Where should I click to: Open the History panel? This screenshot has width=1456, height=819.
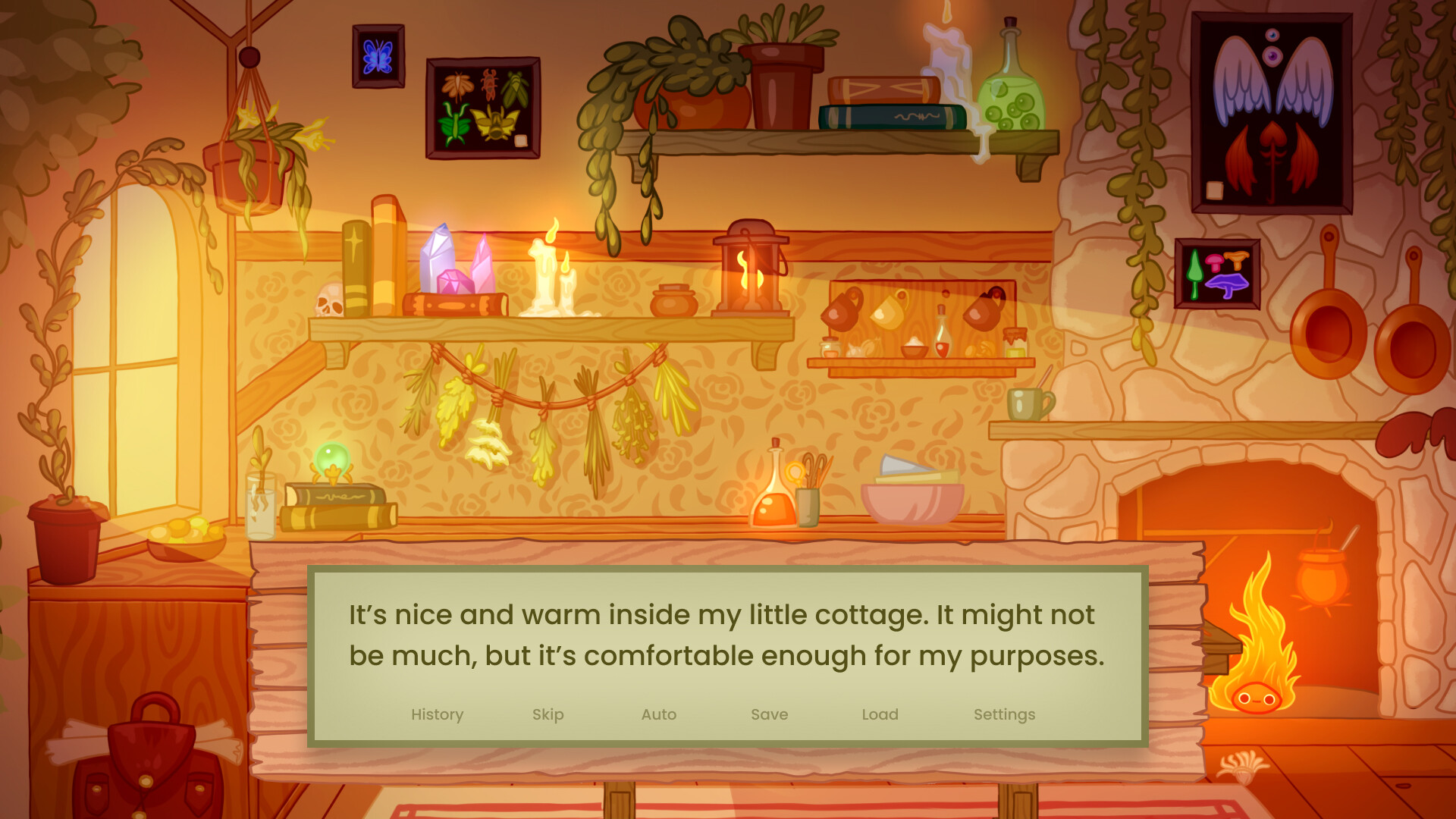(437, 714)
